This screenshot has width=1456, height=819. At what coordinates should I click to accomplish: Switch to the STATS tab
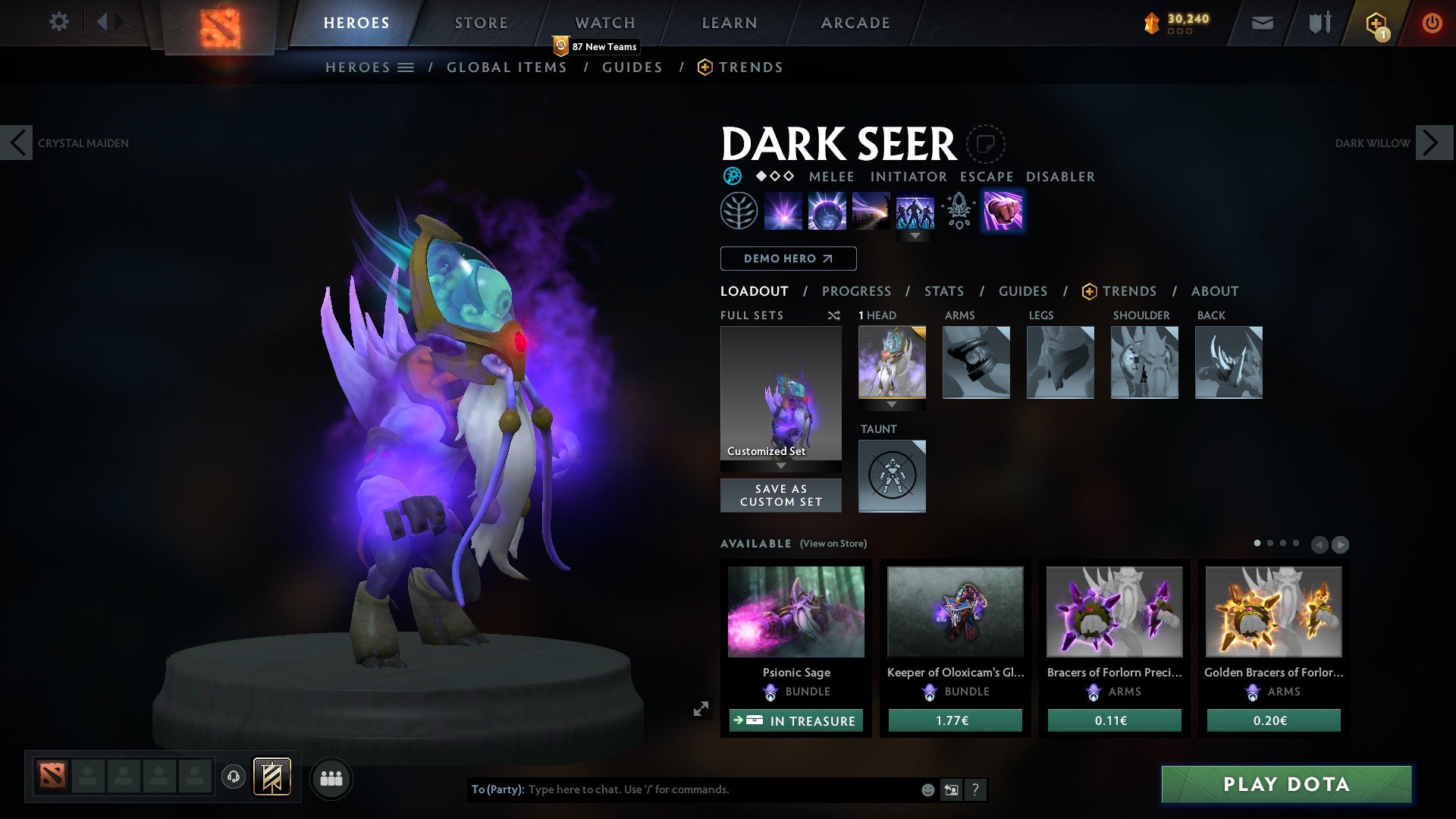[x=943, y=290]
